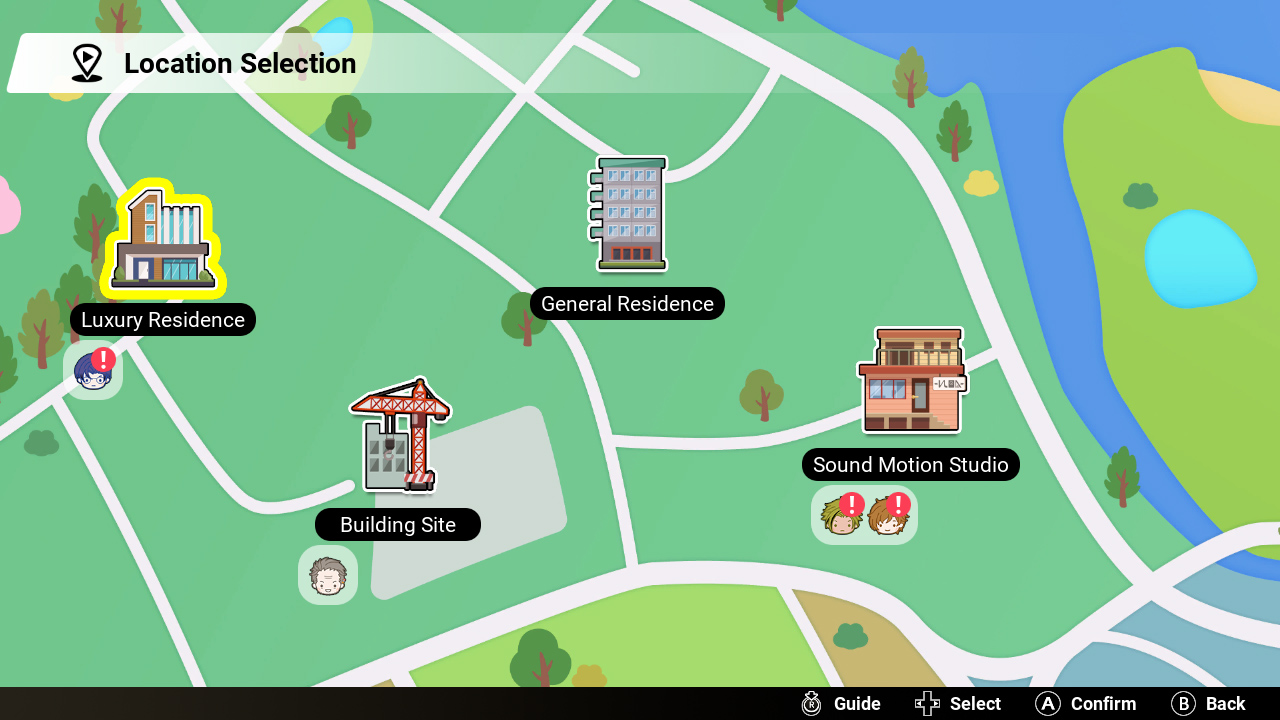Click the Building Site name label
Screen dimensions: 1280x720
pyautogui.click(x=397, y=524)
